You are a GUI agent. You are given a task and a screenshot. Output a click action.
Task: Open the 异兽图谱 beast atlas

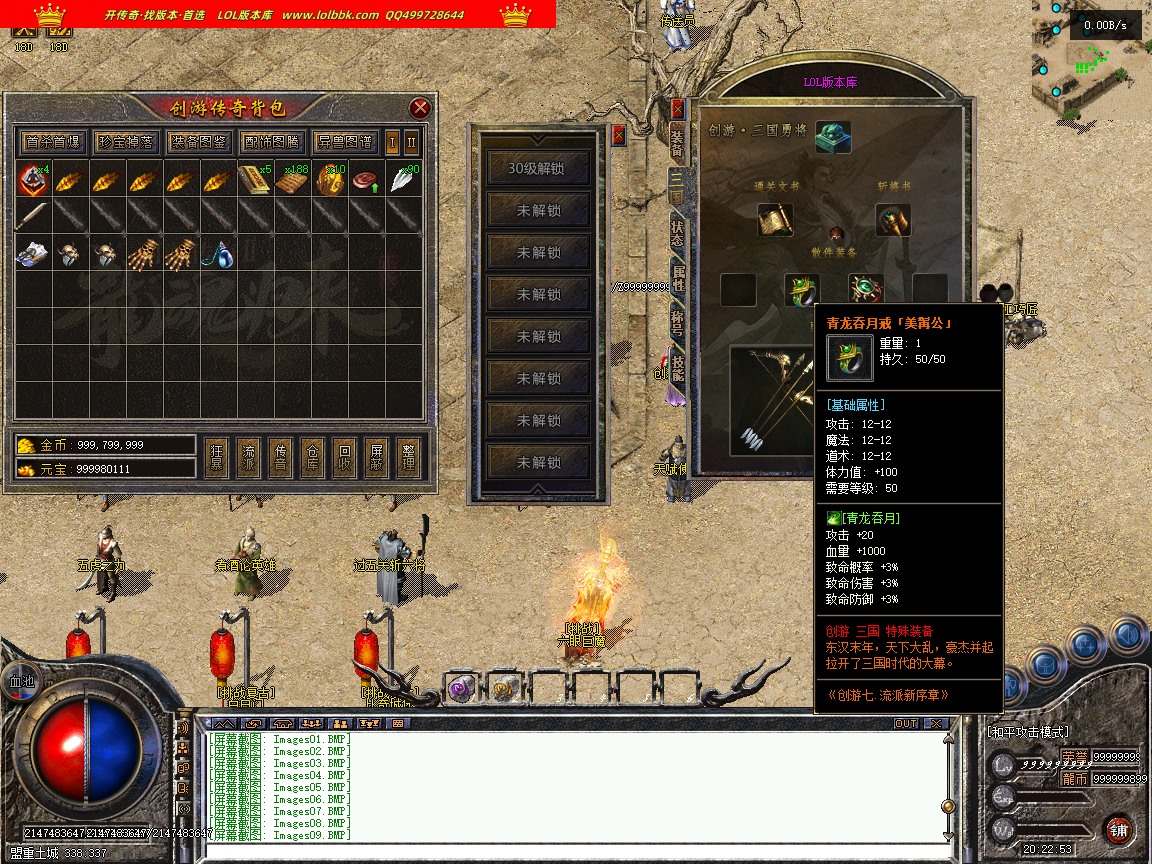coord(344,142)
